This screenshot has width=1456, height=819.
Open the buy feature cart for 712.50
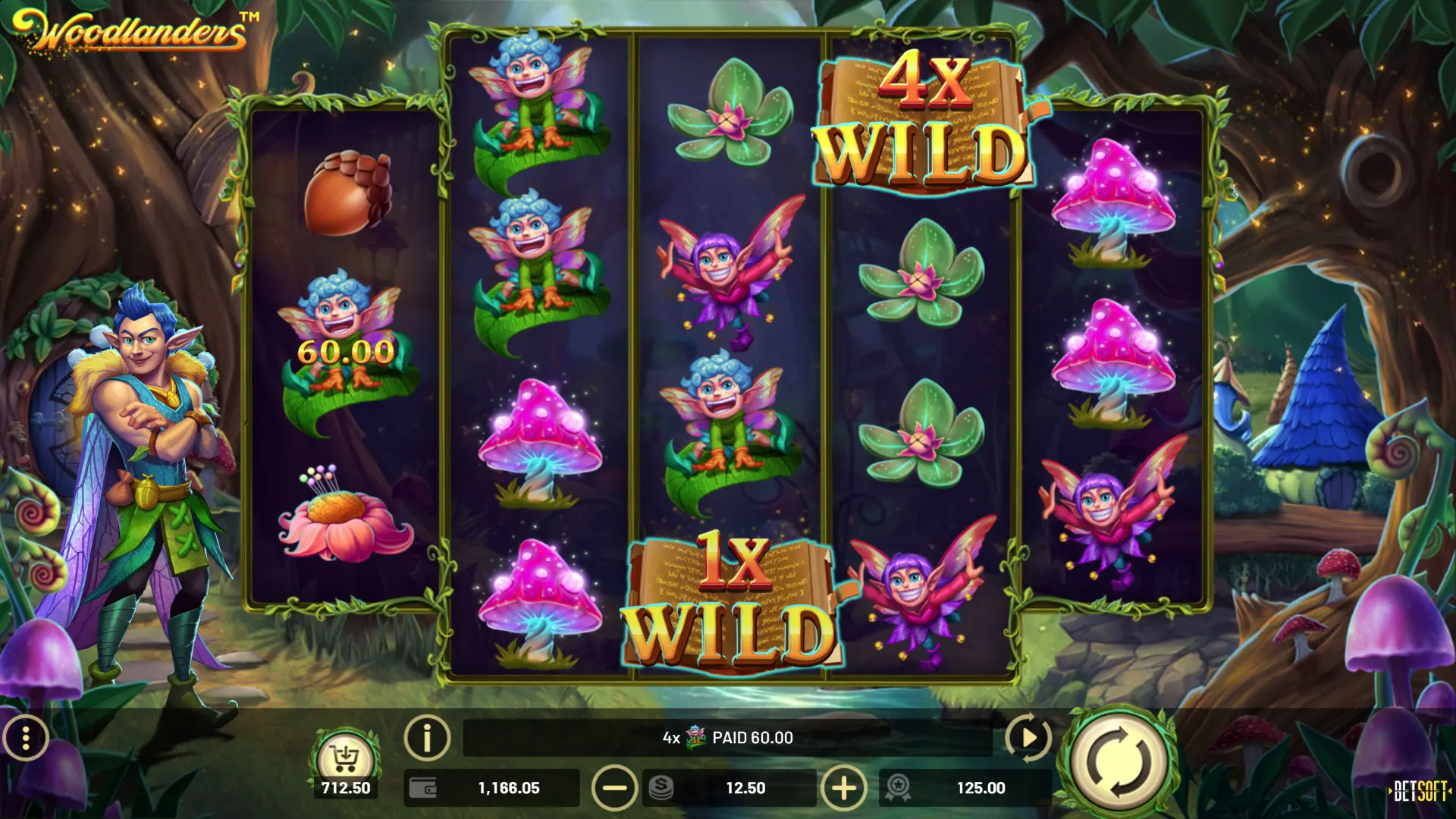pyautogui.click(x=345, y=758)
